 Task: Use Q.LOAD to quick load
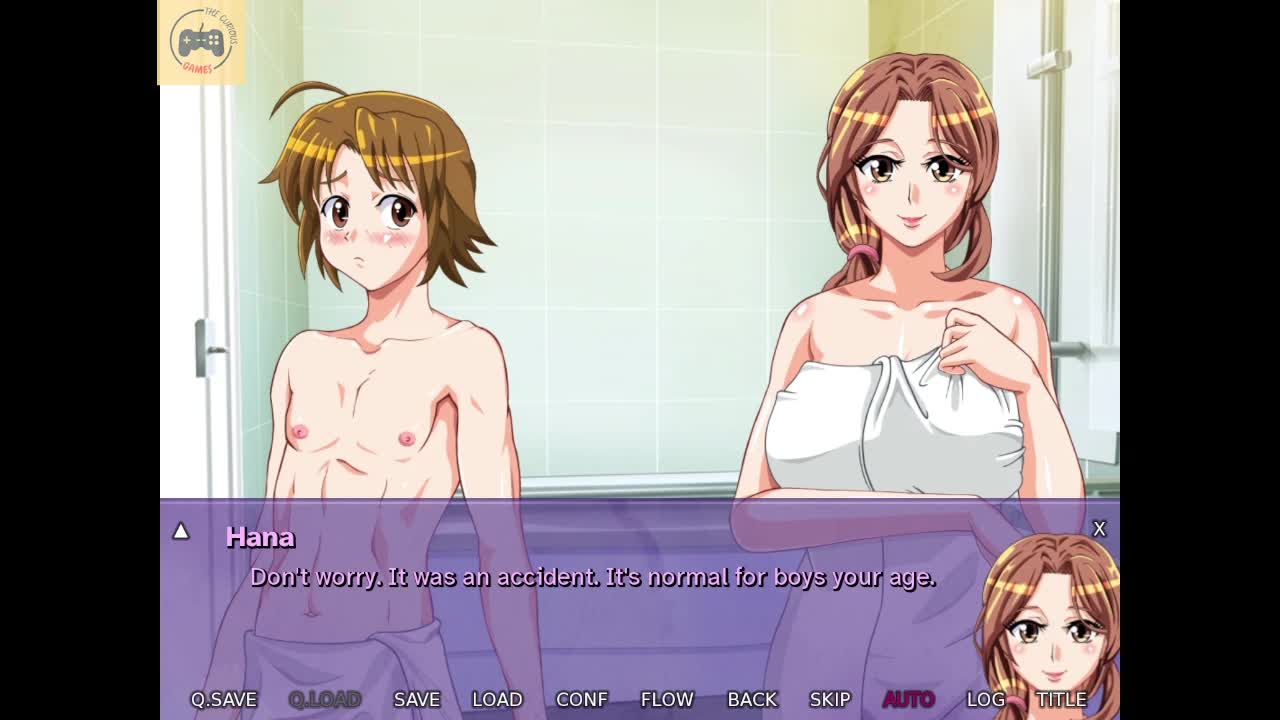click(325, 700)
